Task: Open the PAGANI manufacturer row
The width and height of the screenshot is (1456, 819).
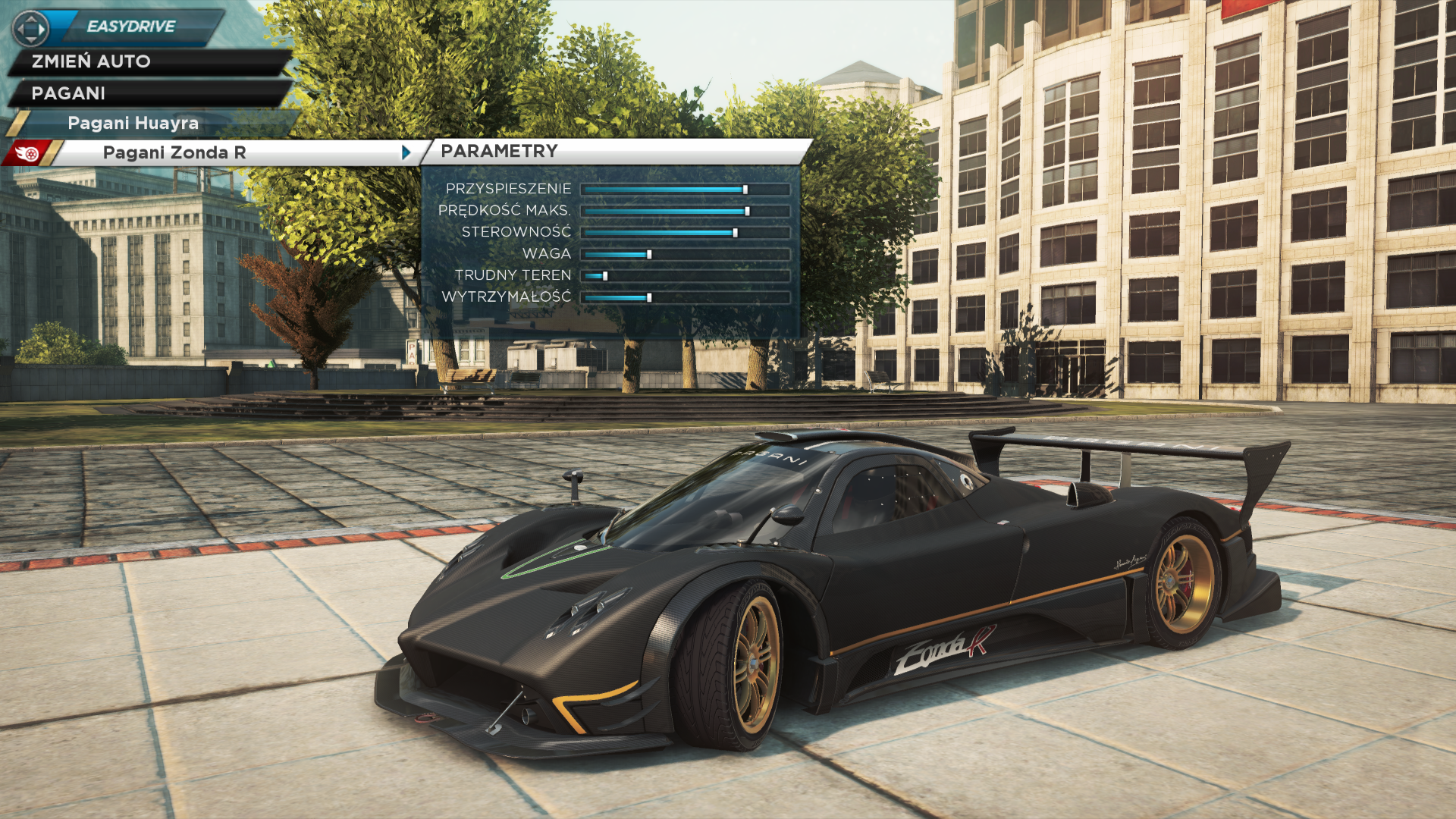Action: click(x=68, y=93)
